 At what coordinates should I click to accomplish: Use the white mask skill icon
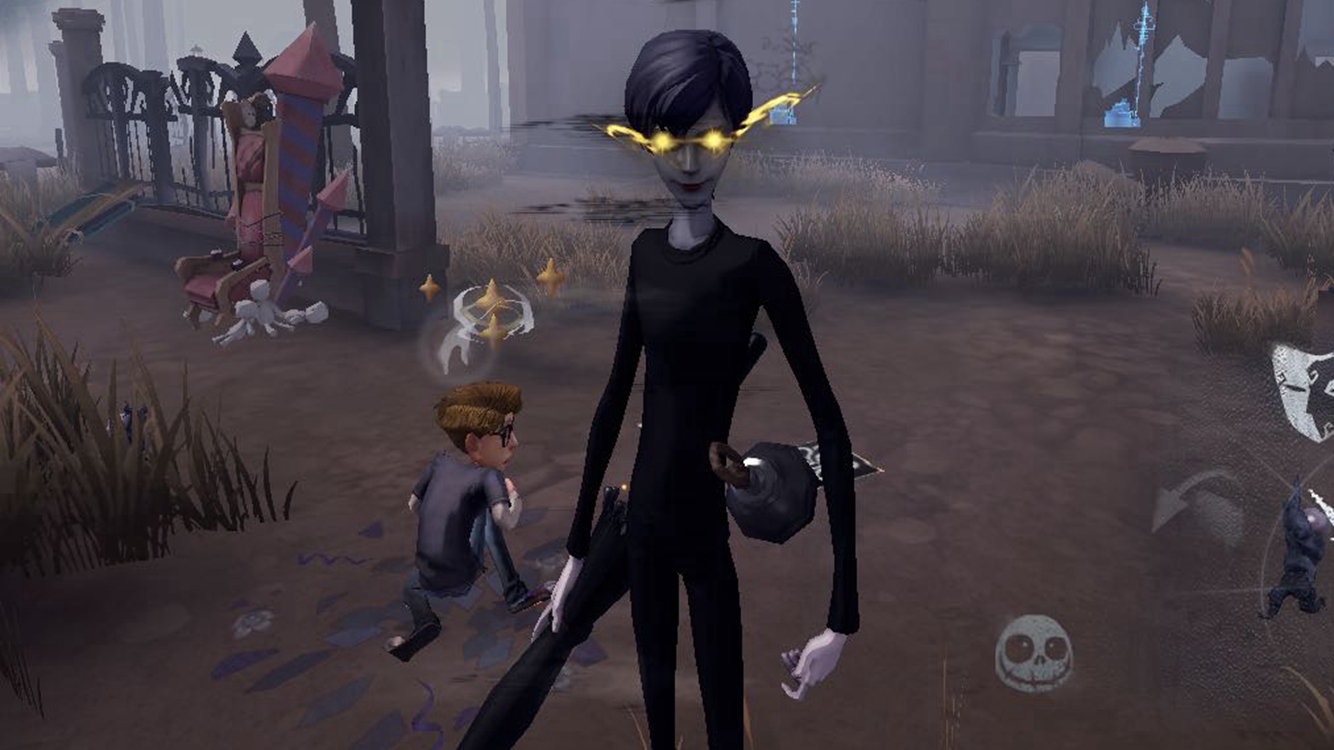point(1304,391)
